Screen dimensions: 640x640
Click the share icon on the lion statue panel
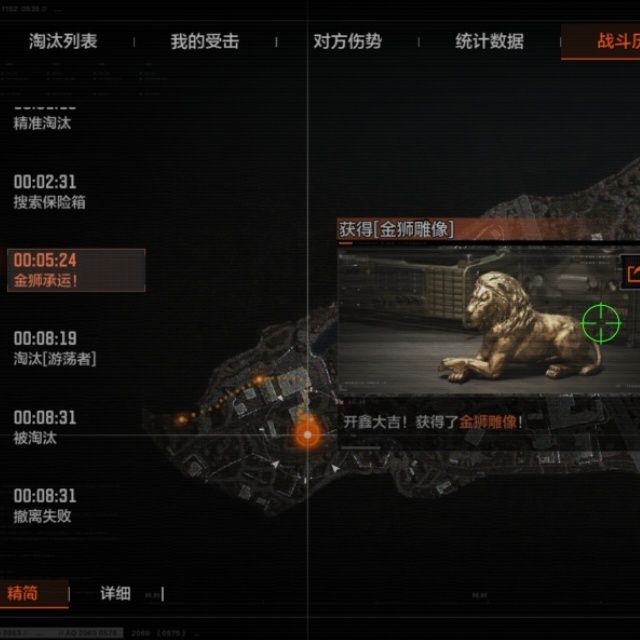[x=632, y=272]
